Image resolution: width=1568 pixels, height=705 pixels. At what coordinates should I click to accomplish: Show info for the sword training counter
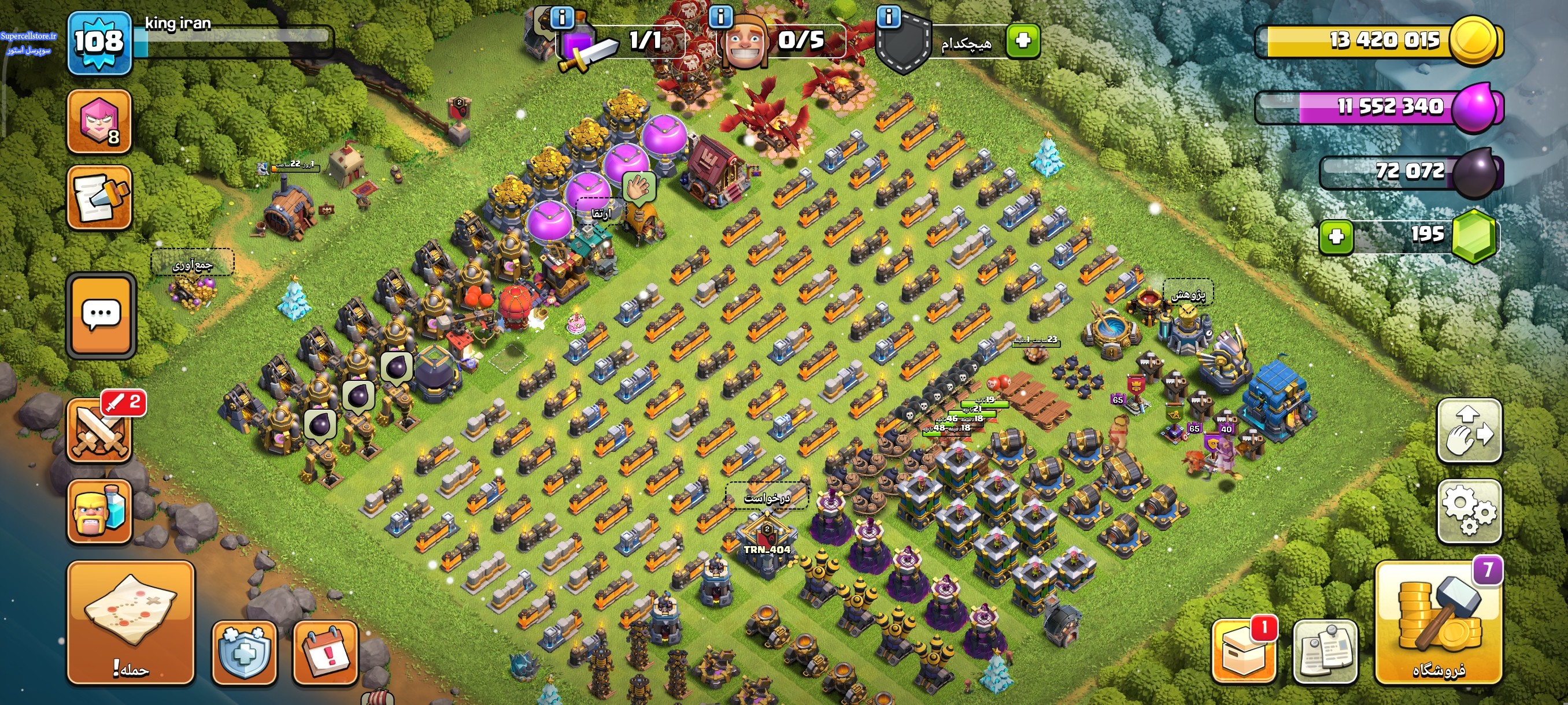pyautogui.click(x=561, y=17)
